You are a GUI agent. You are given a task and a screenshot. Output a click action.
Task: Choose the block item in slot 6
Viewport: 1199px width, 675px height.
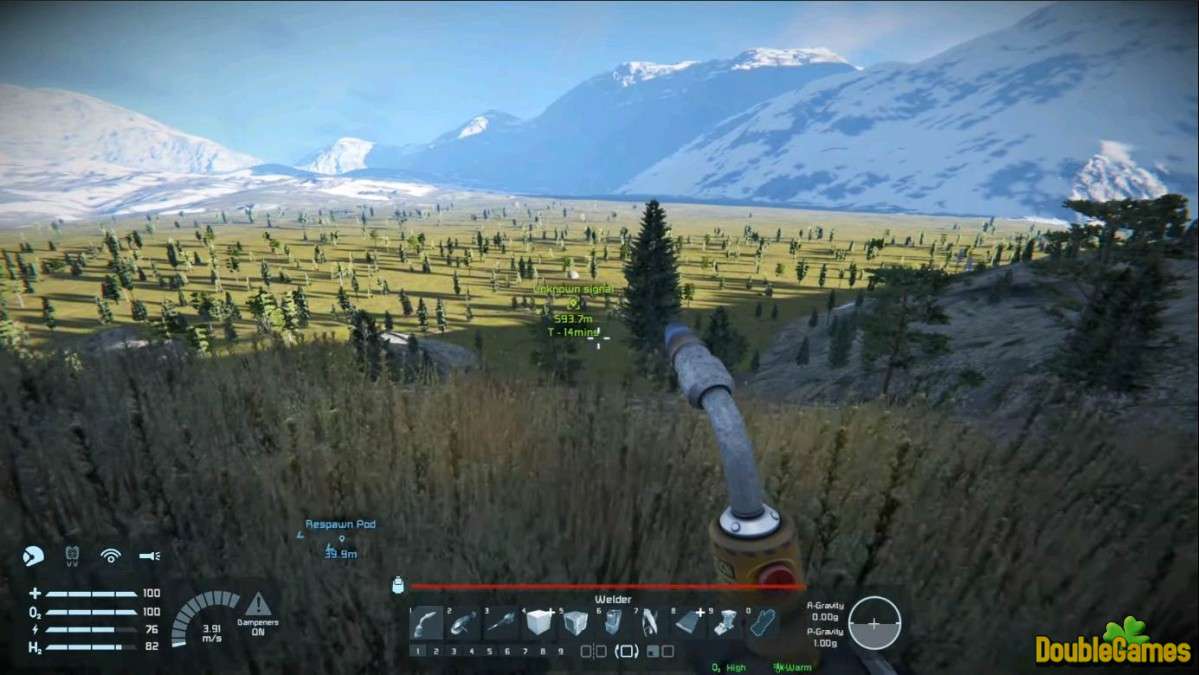point(613,623)
